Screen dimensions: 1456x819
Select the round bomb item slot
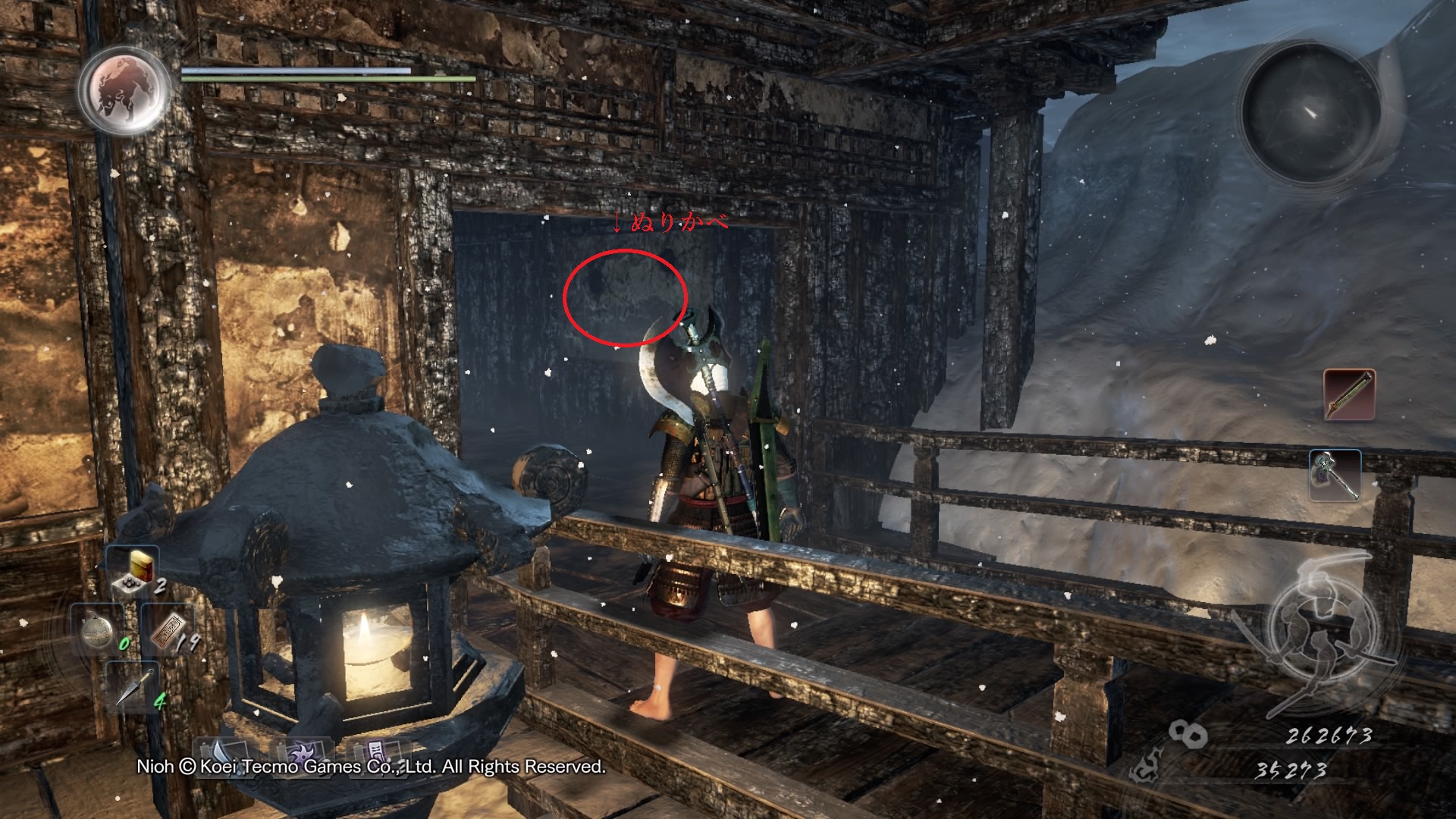click(99, 631)
